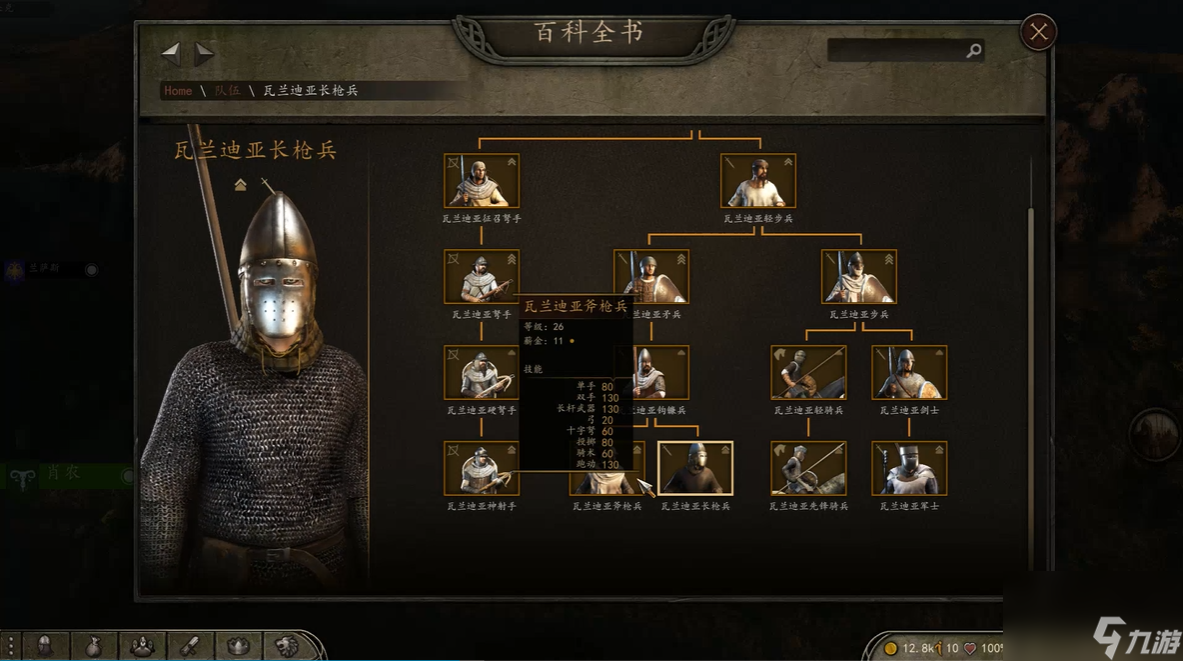
Task: Open the character screen helmet icon
Action: tap(45, 646)
